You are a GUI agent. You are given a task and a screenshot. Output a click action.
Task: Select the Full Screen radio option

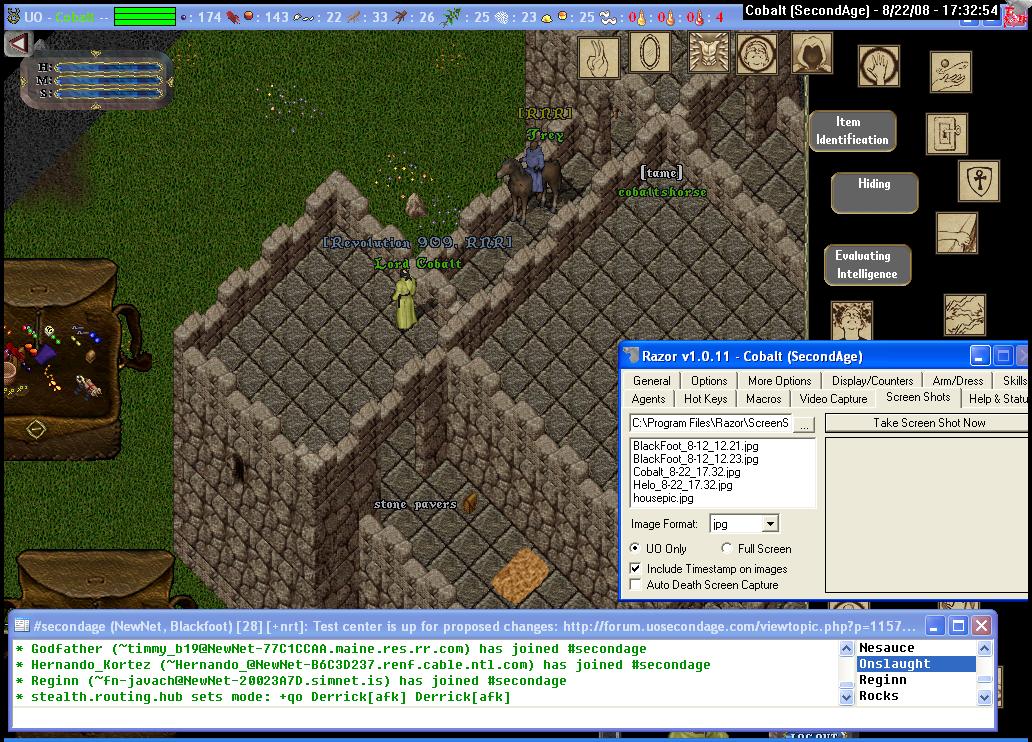pyautogui.click(x=727, y=549)
